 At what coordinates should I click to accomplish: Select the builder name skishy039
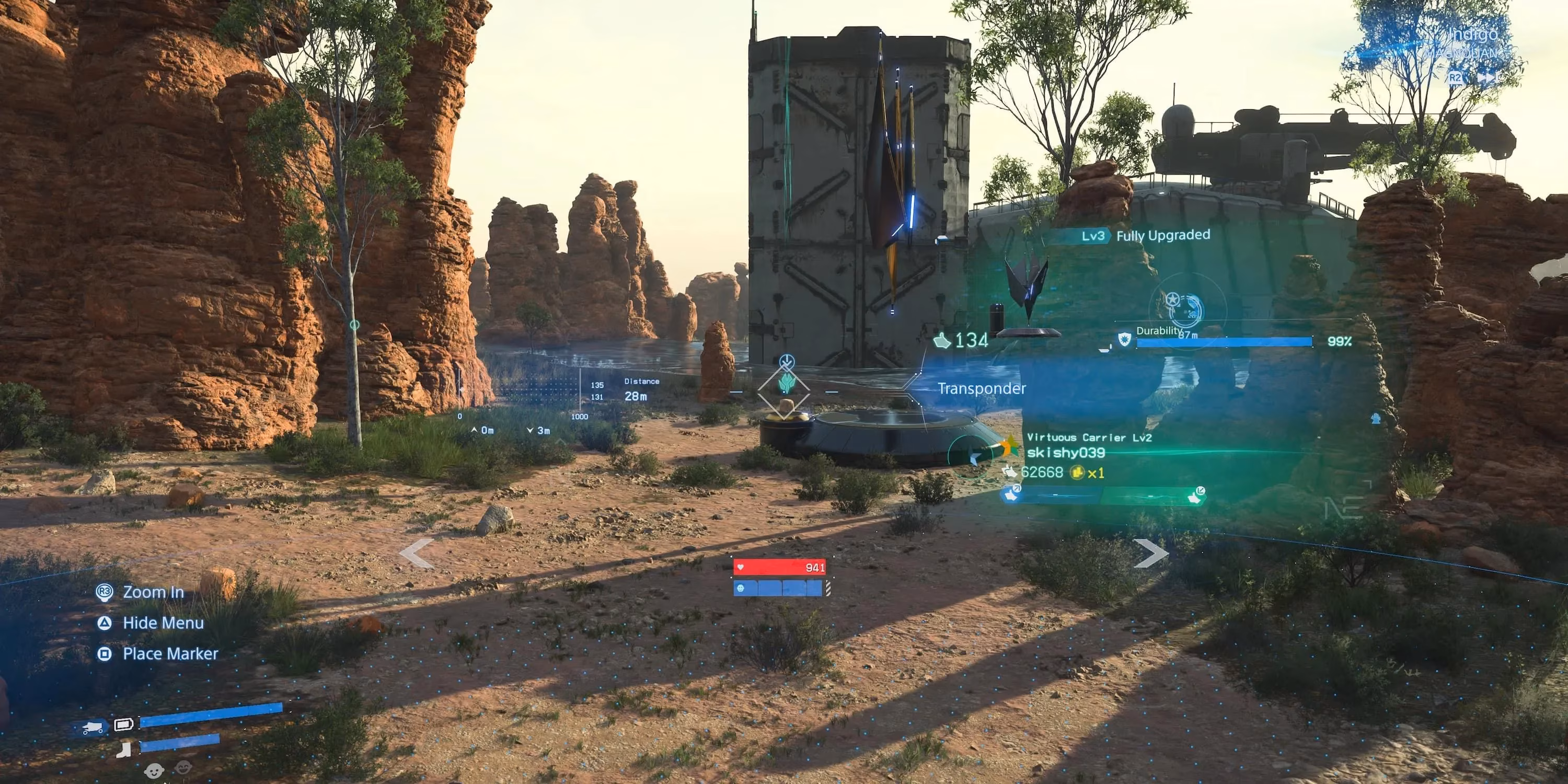tap(1065, 452)
